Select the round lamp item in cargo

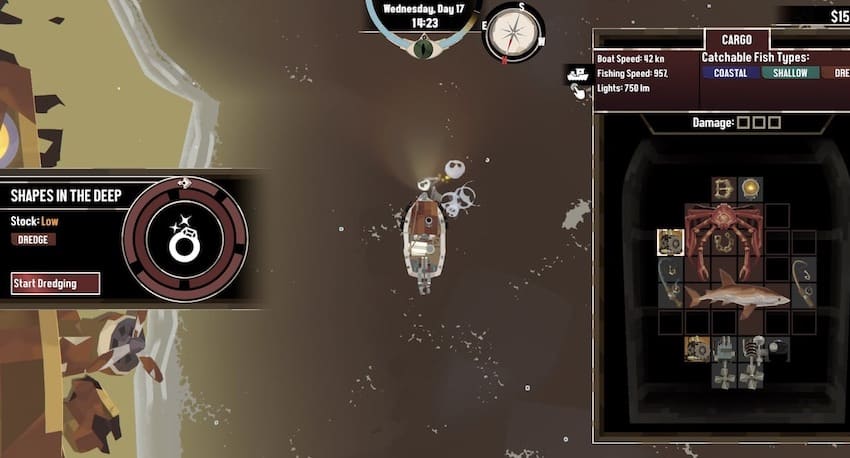(x=750, y=187)
